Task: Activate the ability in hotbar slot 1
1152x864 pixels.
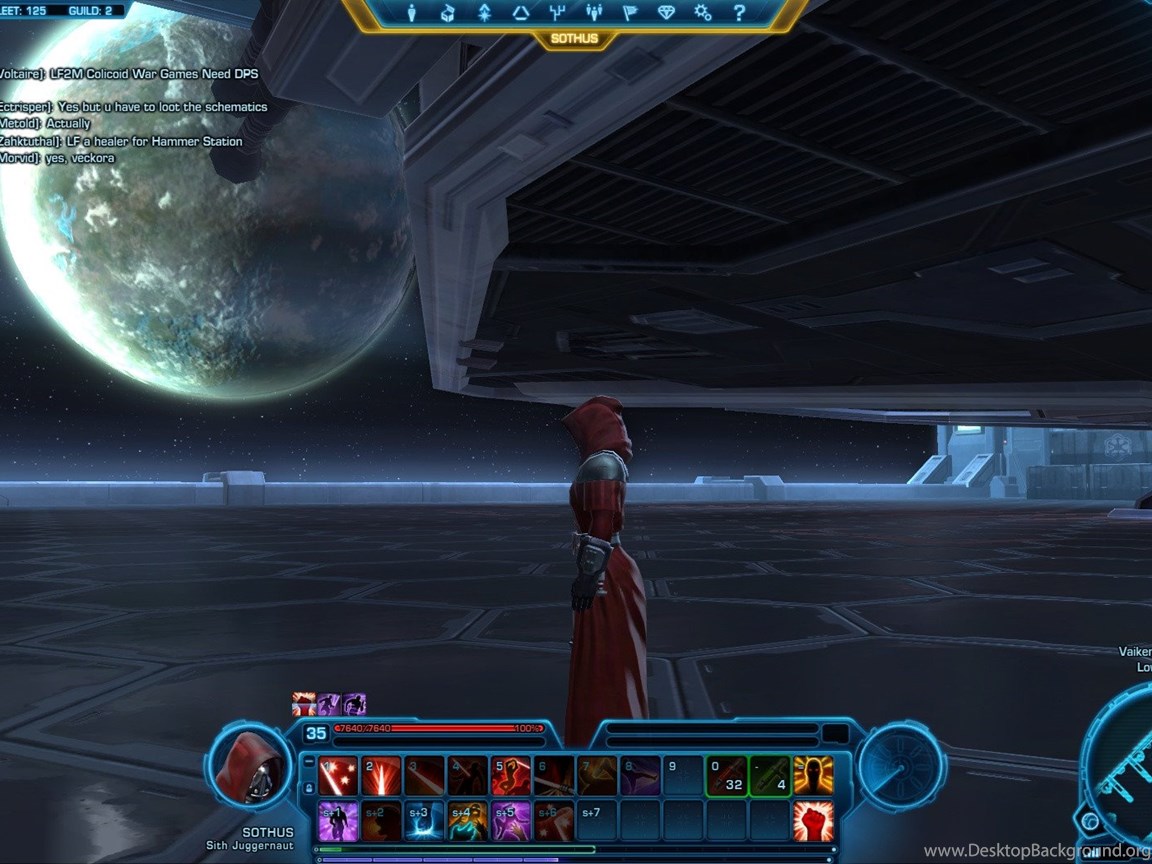Action: 338,776
